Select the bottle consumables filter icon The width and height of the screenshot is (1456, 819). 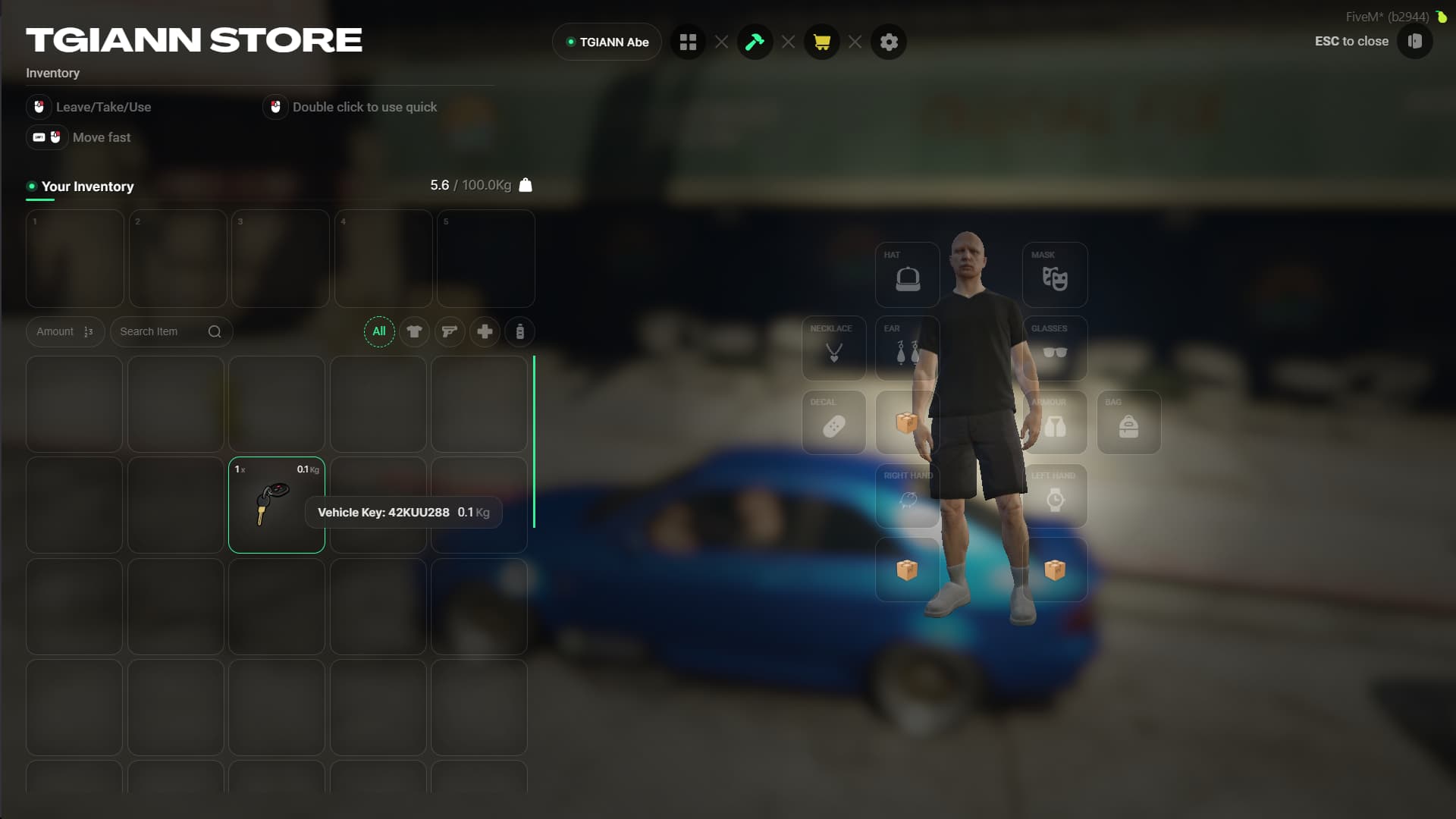(520, 331)
